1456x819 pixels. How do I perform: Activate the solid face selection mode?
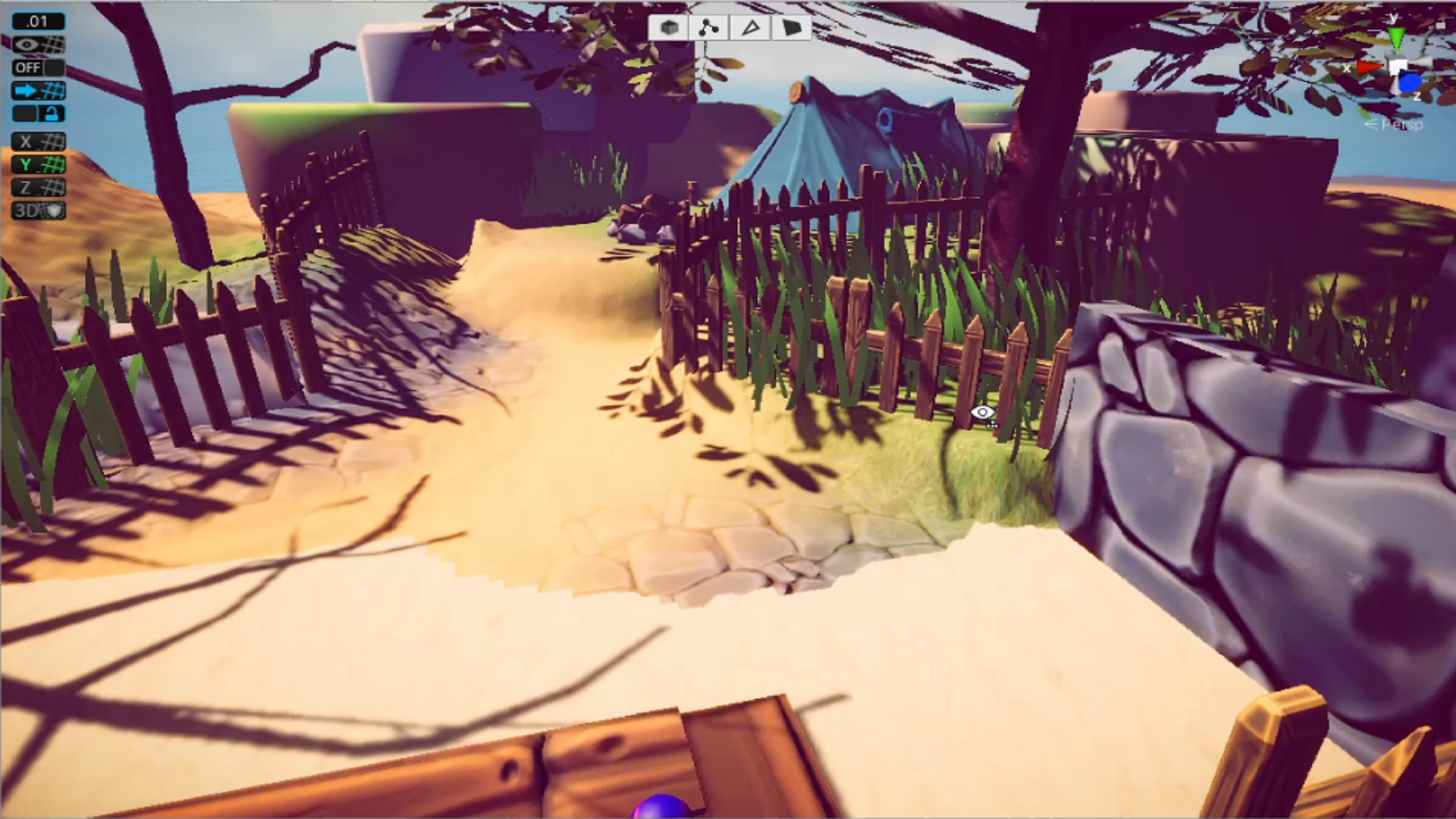tap(792, 27)
